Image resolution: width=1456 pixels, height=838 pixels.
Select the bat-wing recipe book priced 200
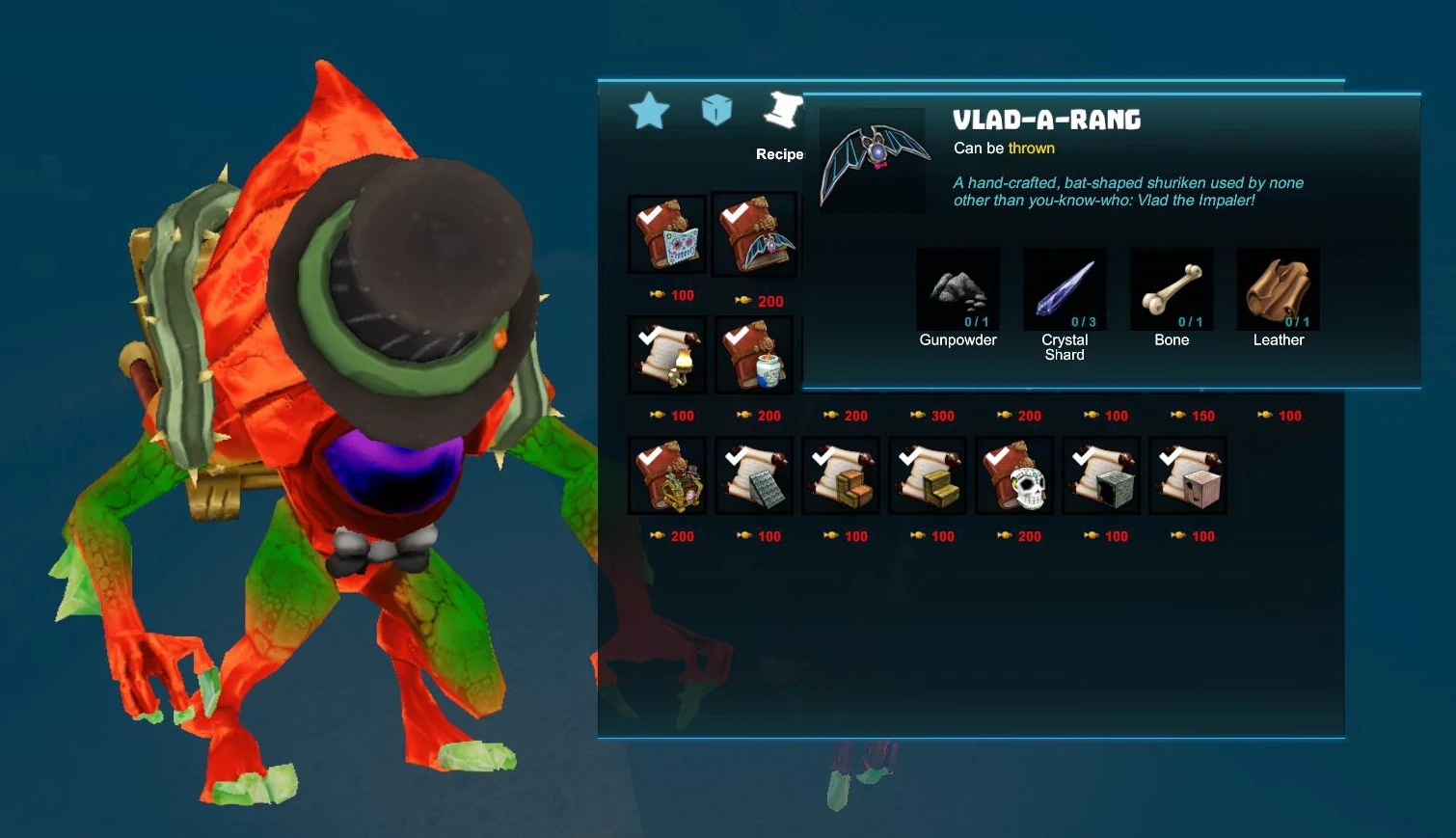[753, 233]
